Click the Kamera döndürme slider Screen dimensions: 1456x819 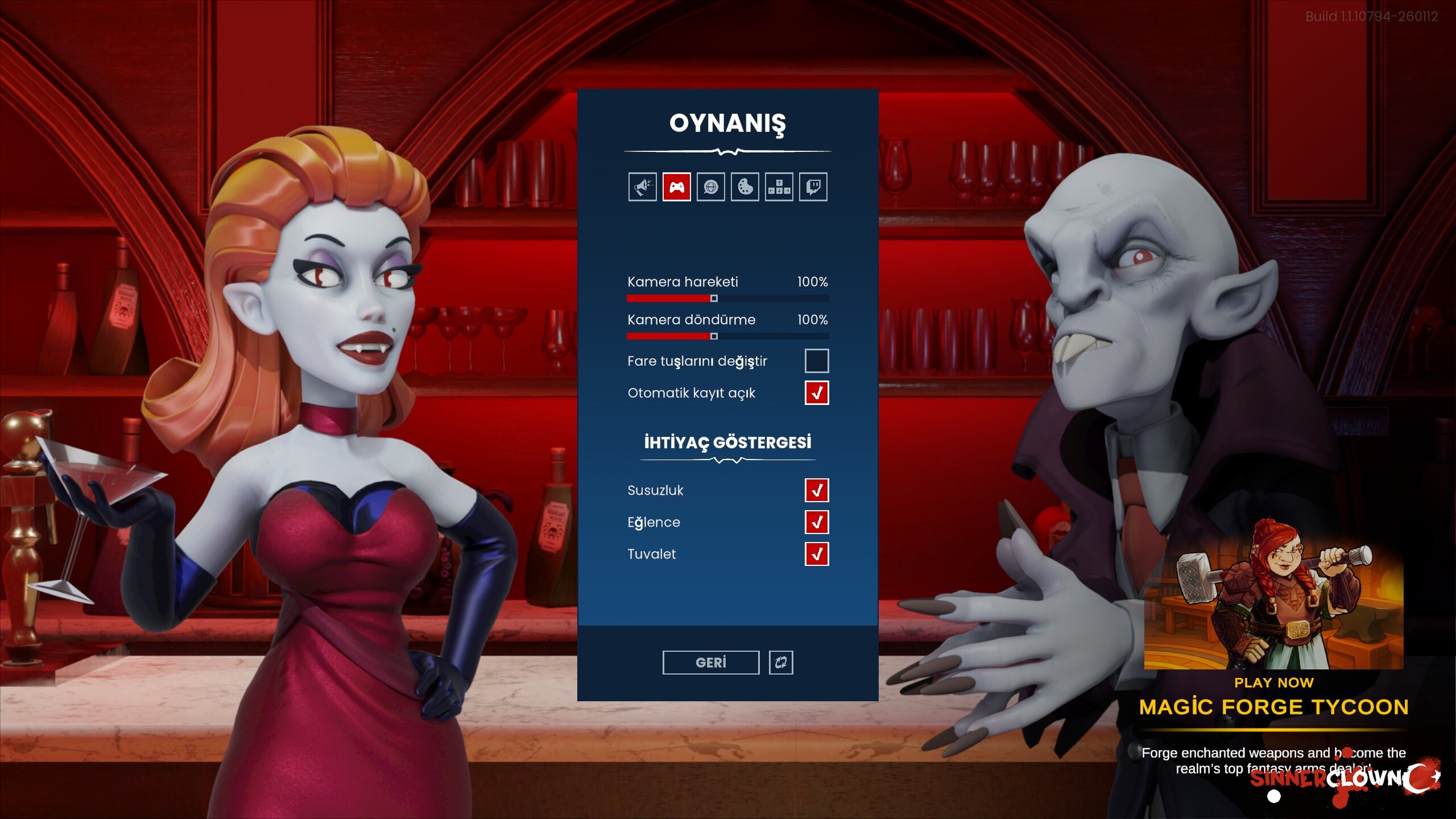coord(714,337)
